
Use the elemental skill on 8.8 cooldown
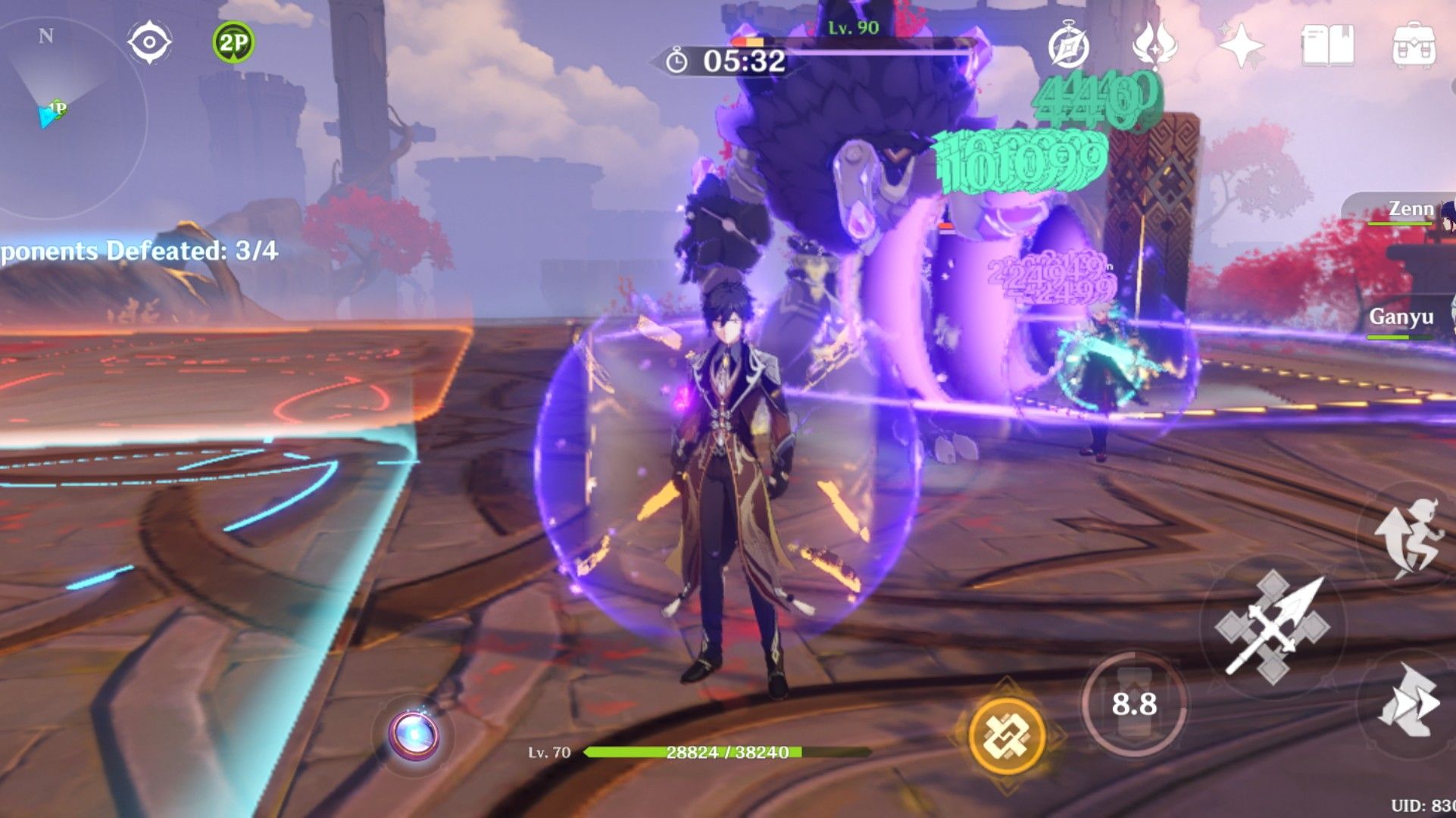coord(1133,704)
